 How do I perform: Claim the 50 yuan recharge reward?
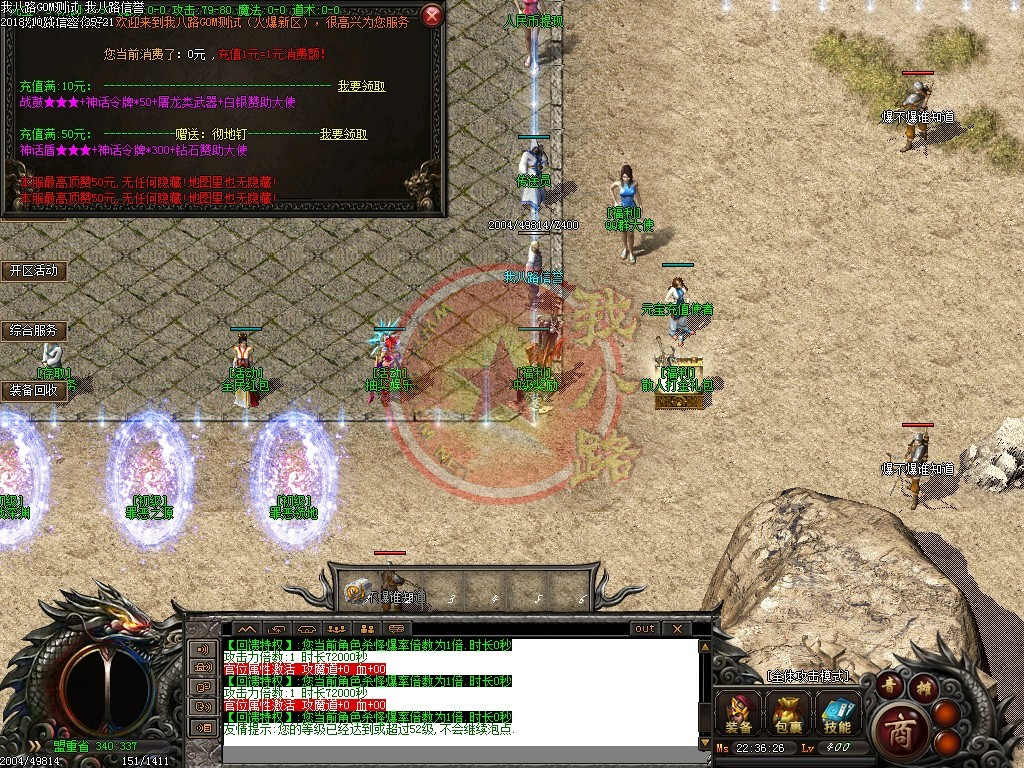click(x=343, y=135)
